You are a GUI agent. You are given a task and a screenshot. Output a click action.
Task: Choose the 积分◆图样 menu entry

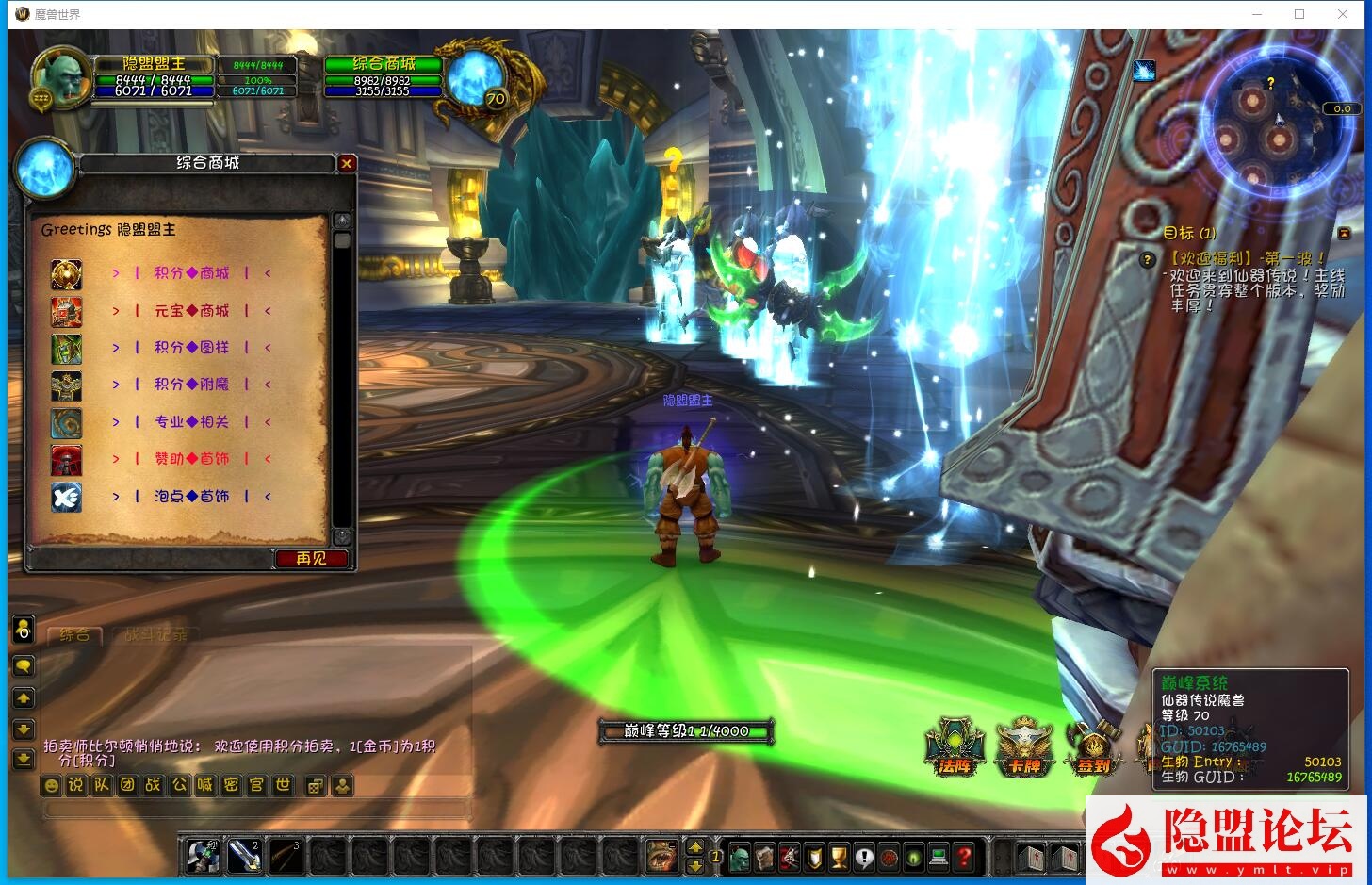[191, 348]
